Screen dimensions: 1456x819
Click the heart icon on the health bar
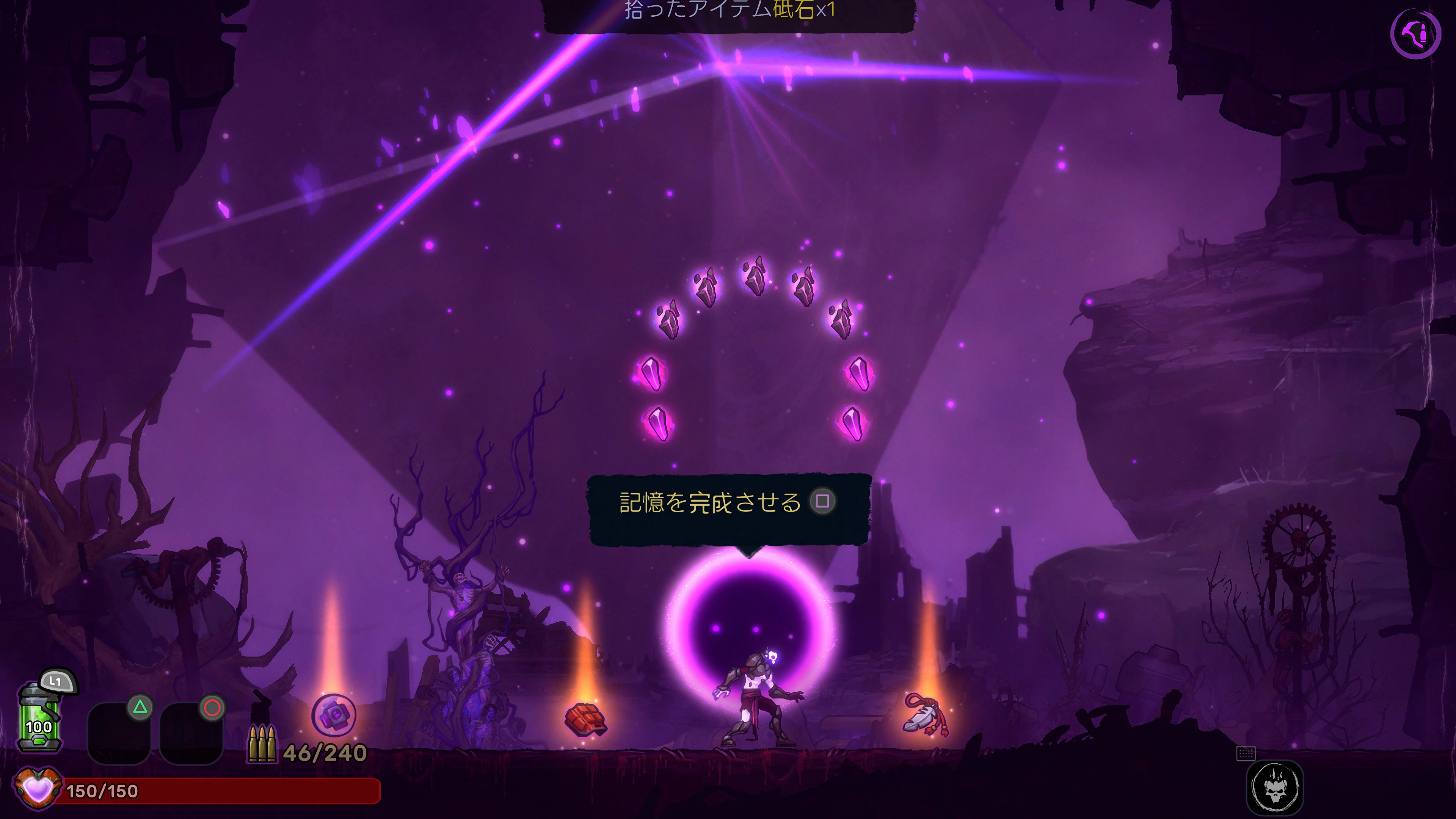(38, 789)
